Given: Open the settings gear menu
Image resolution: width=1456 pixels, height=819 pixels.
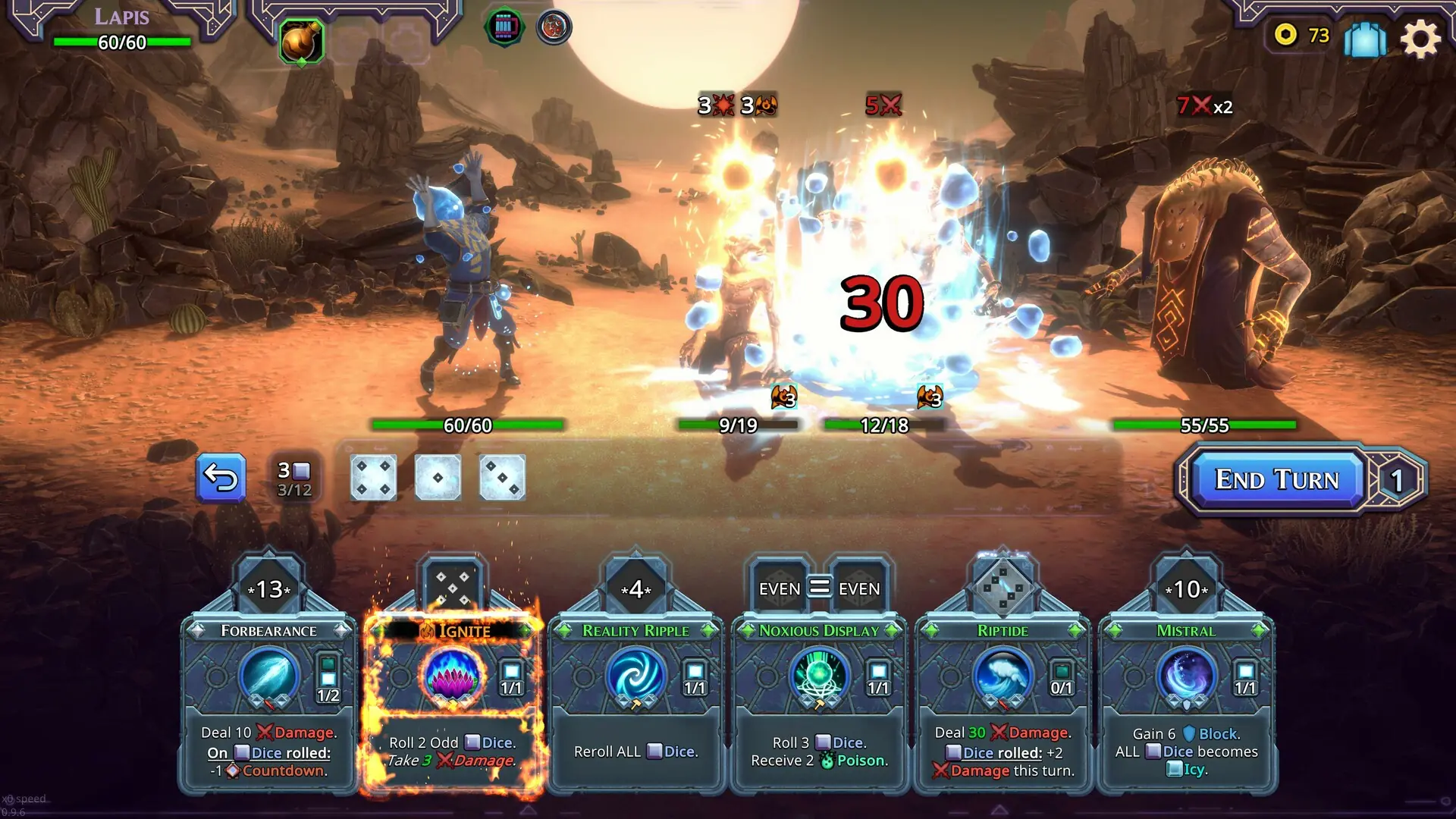Looking at the screenshot, I should pyautogui.click(x=1422, y=39).
